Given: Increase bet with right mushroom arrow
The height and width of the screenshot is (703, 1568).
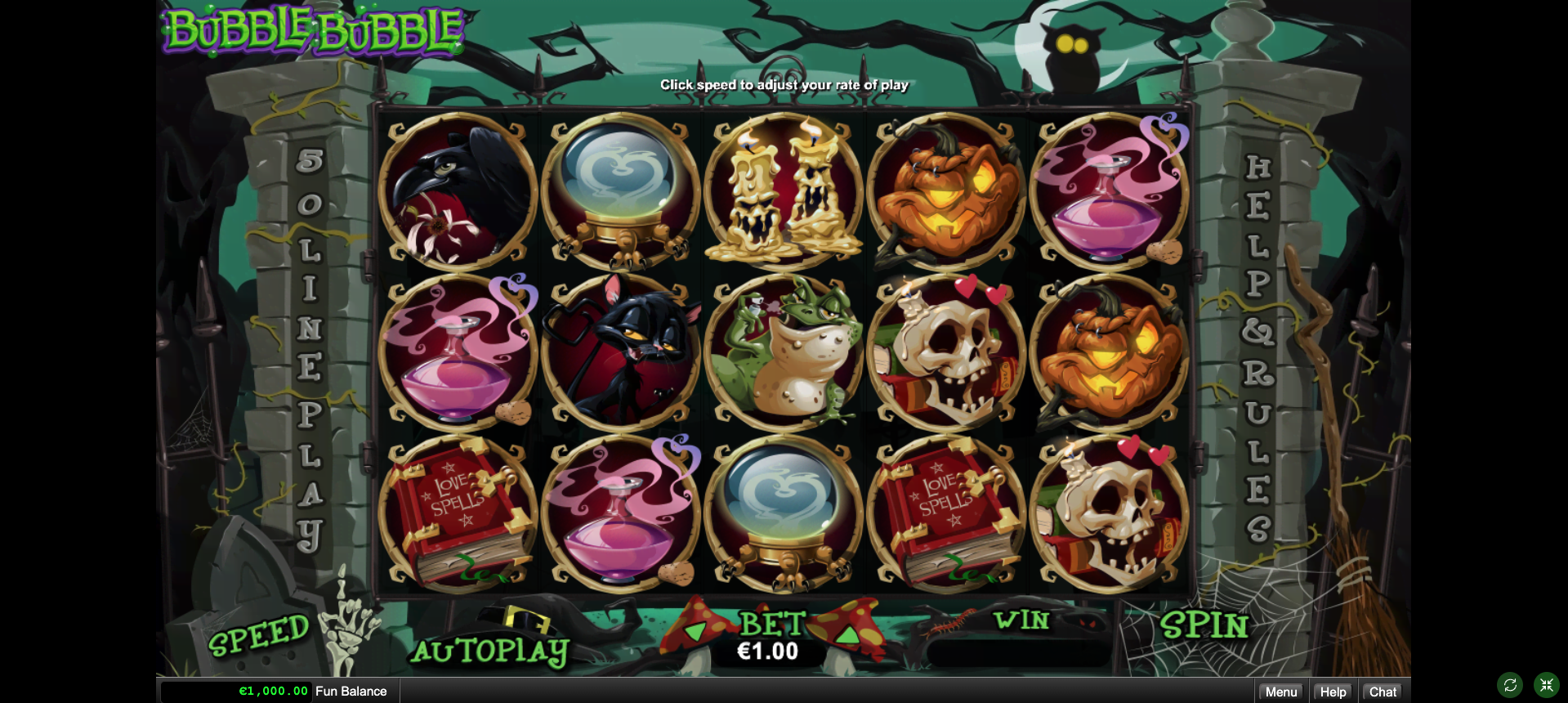Looking at the screenshot, I should pyautogui.click(x=847, y=634).
